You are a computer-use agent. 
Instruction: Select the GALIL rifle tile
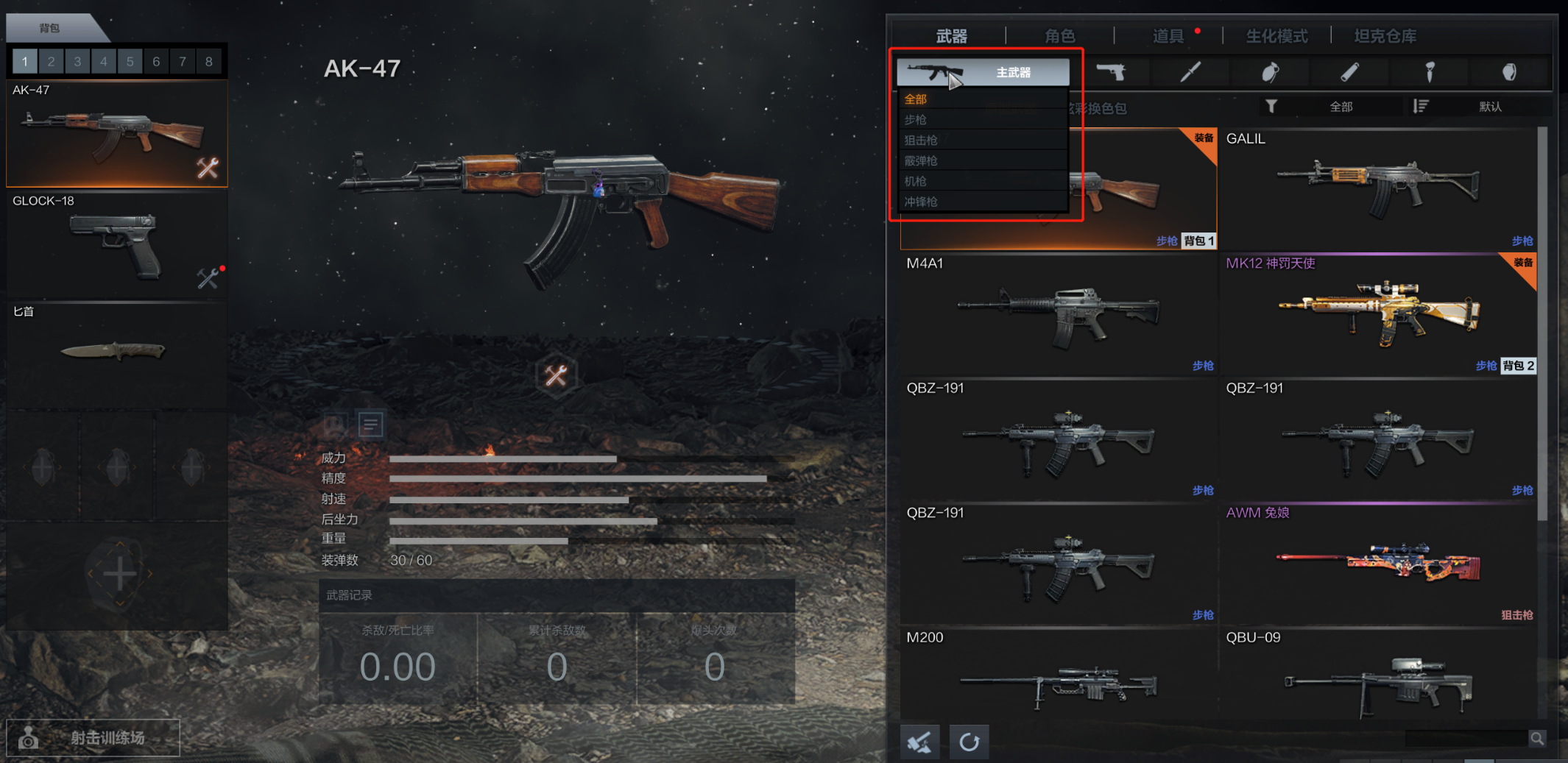1377,189
